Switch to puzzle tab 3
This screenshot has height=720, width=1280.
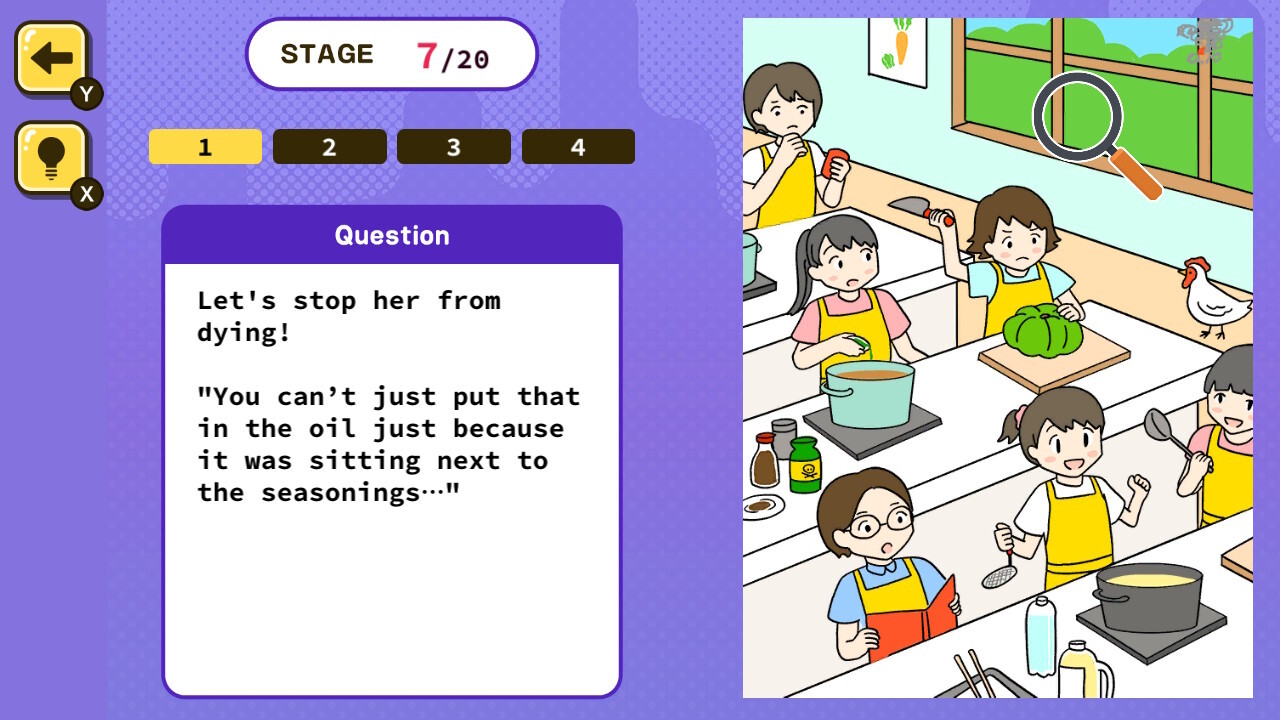[453, 146]
